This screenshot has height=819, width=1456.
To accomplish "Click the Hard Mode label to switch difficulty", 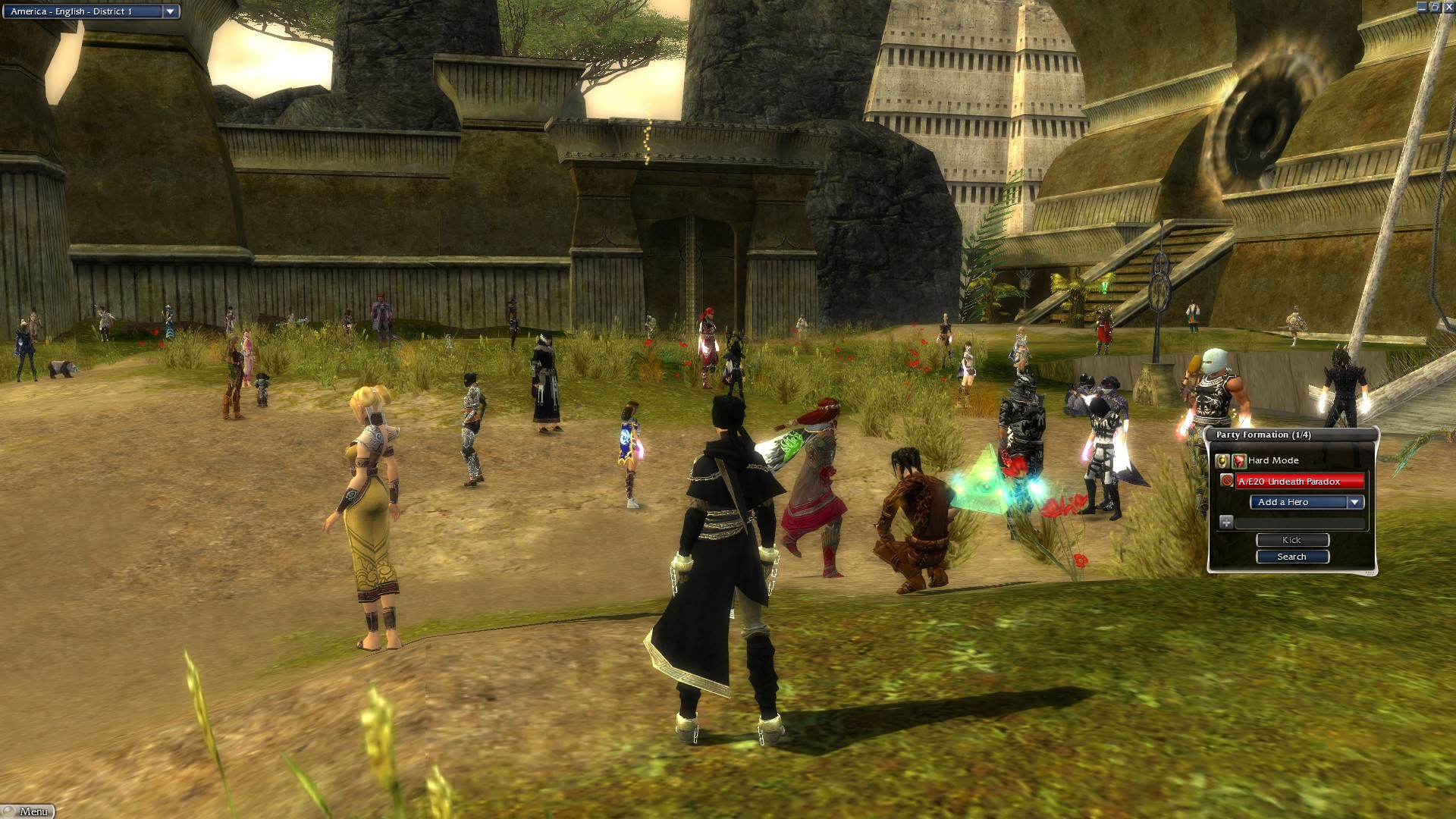I will pyautogui.click(x=1274, y=460).
